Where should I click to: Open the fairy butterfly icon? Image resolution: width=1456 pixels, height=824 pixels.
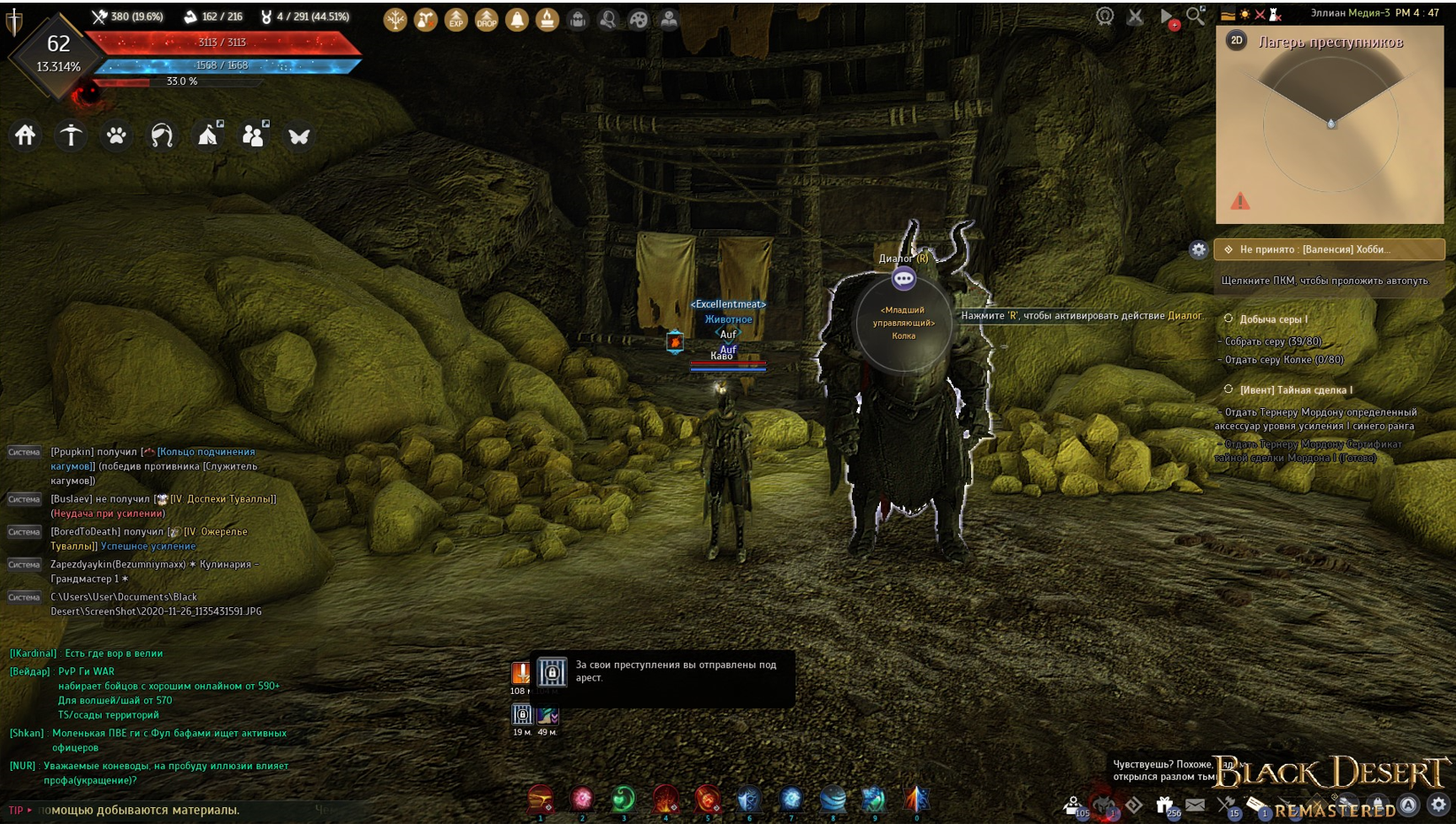pyautogui.click(x=299, y=136)
